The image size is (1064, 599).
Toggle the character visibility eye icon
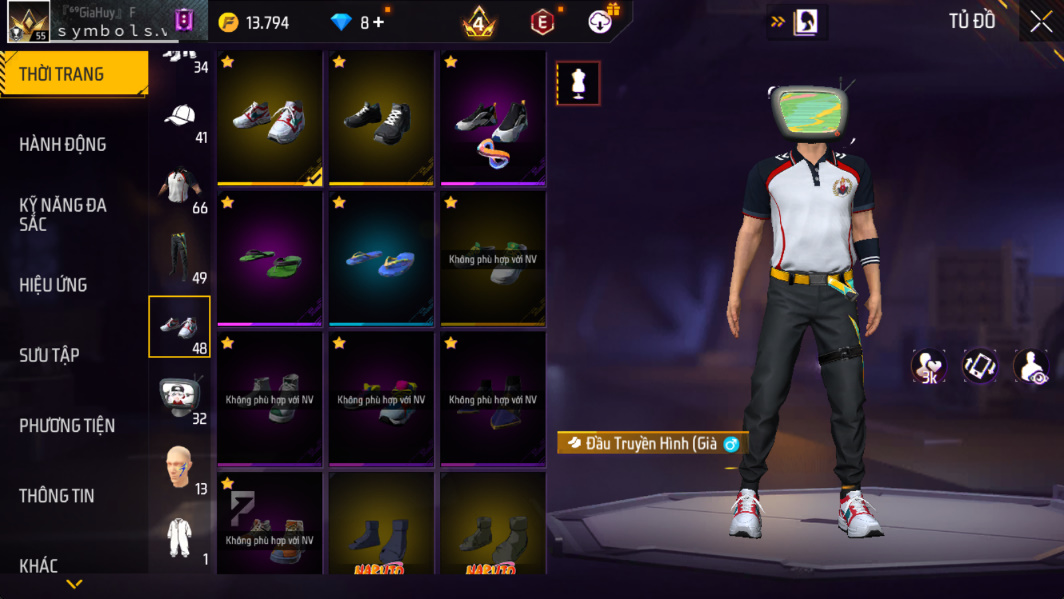1030,367
